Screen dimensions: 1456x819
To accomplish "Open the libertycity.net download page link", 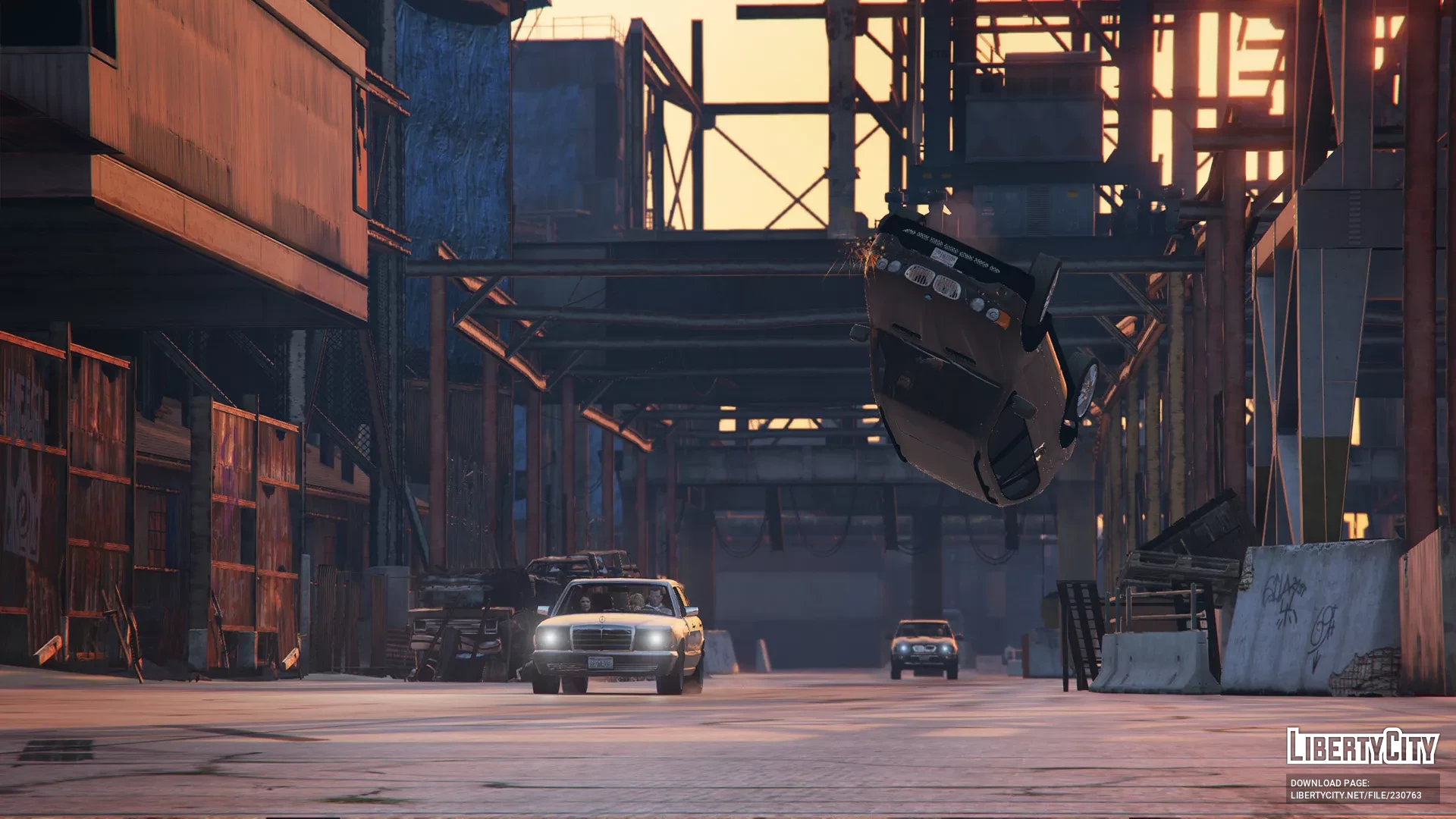I will (x=1355, y=795).
